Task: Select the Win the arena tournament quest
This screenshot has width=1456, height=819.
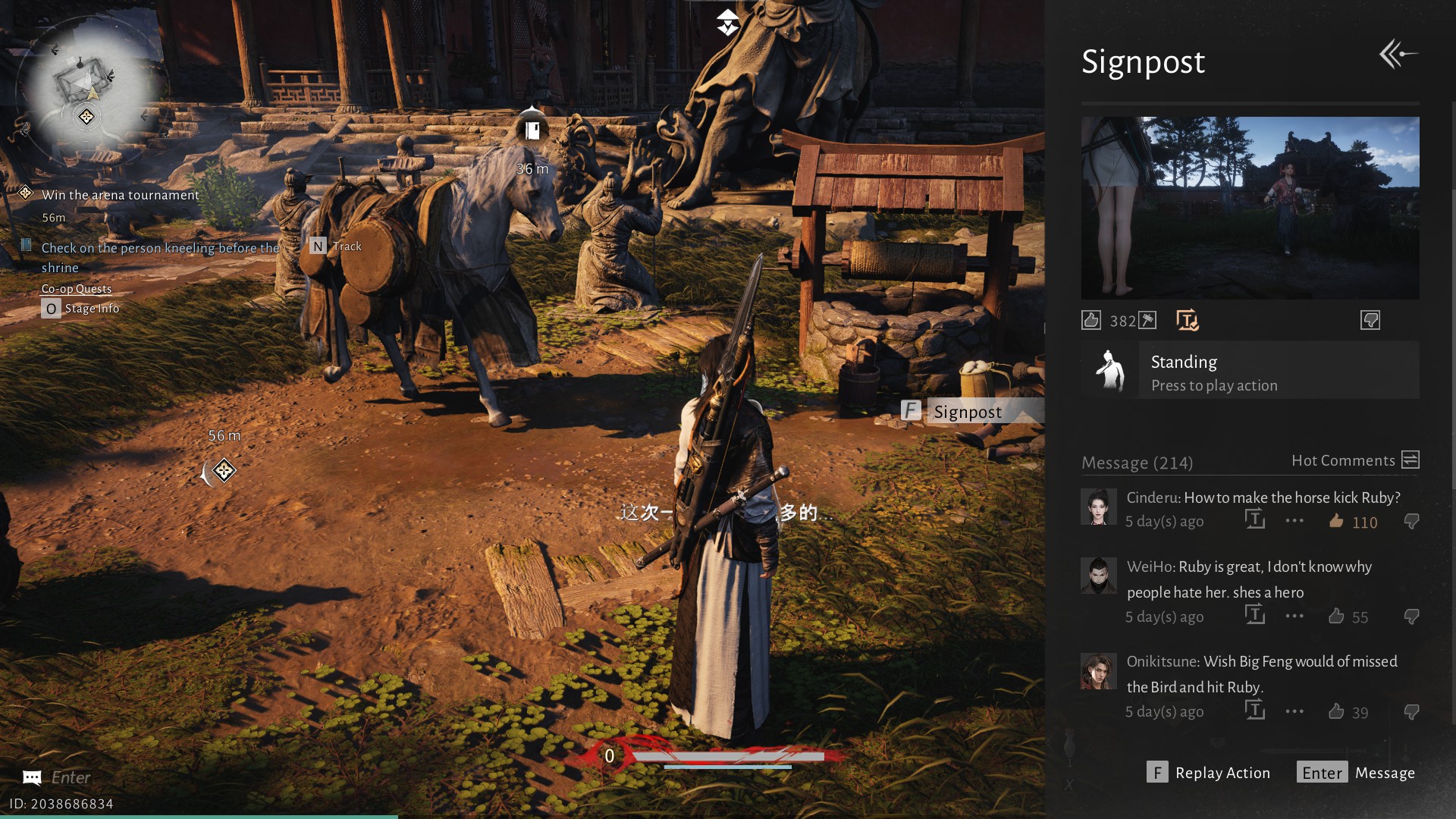Action: click(120, 195)
